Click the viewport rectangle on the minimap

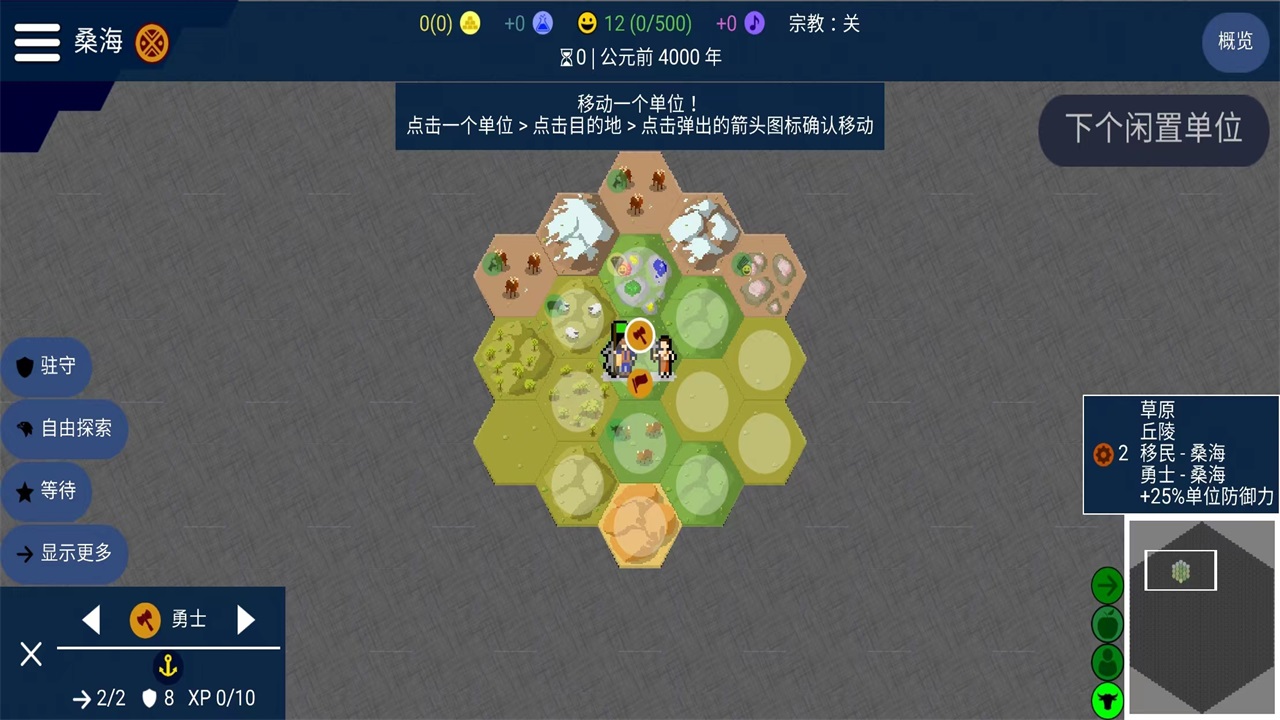[x=1180, y=570]
